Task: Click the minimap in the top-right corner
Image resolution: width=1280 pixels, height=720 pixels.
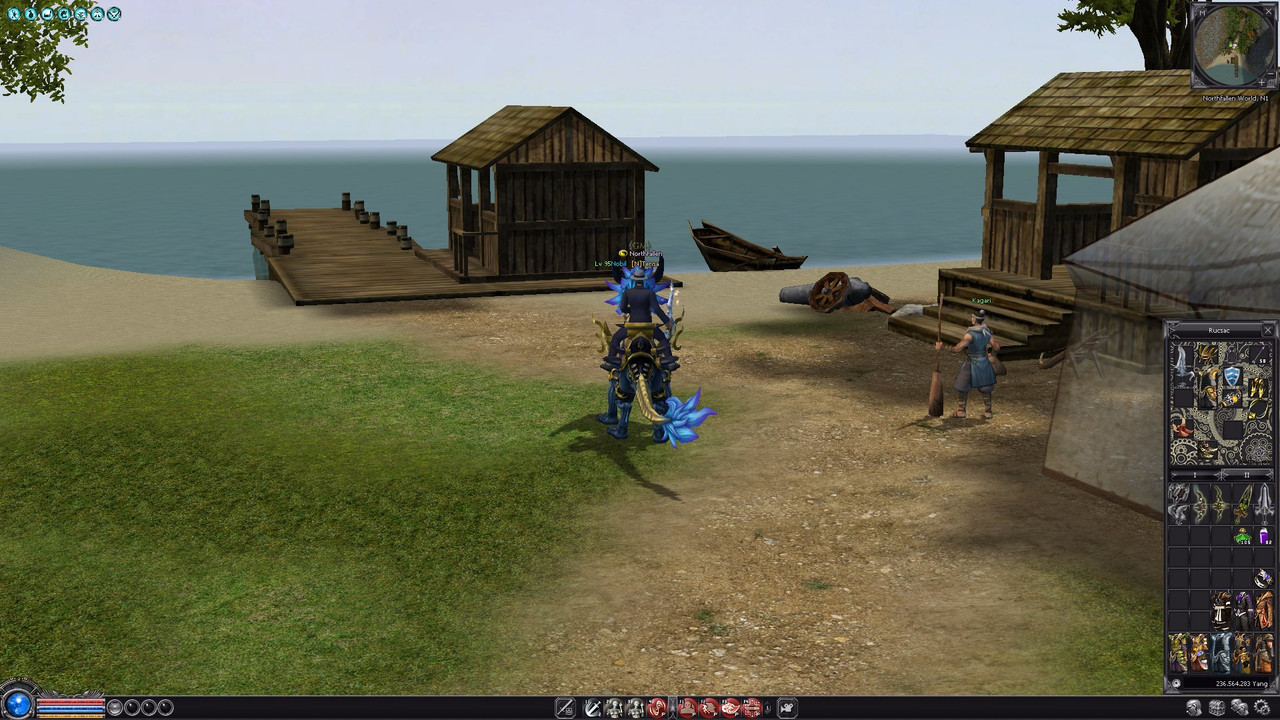Action: click(x=1232, y=45)
